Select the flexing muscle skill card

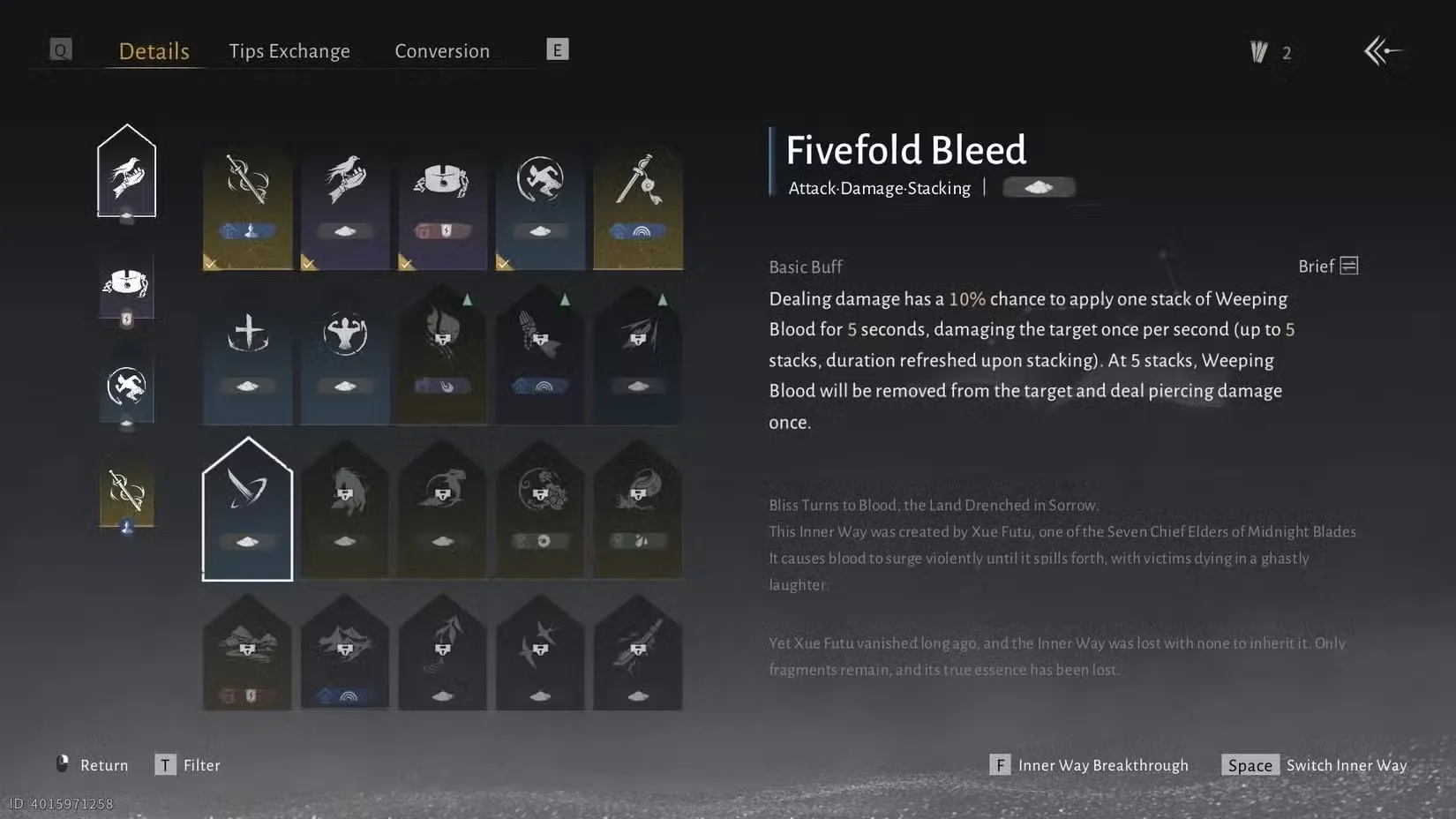344,353
